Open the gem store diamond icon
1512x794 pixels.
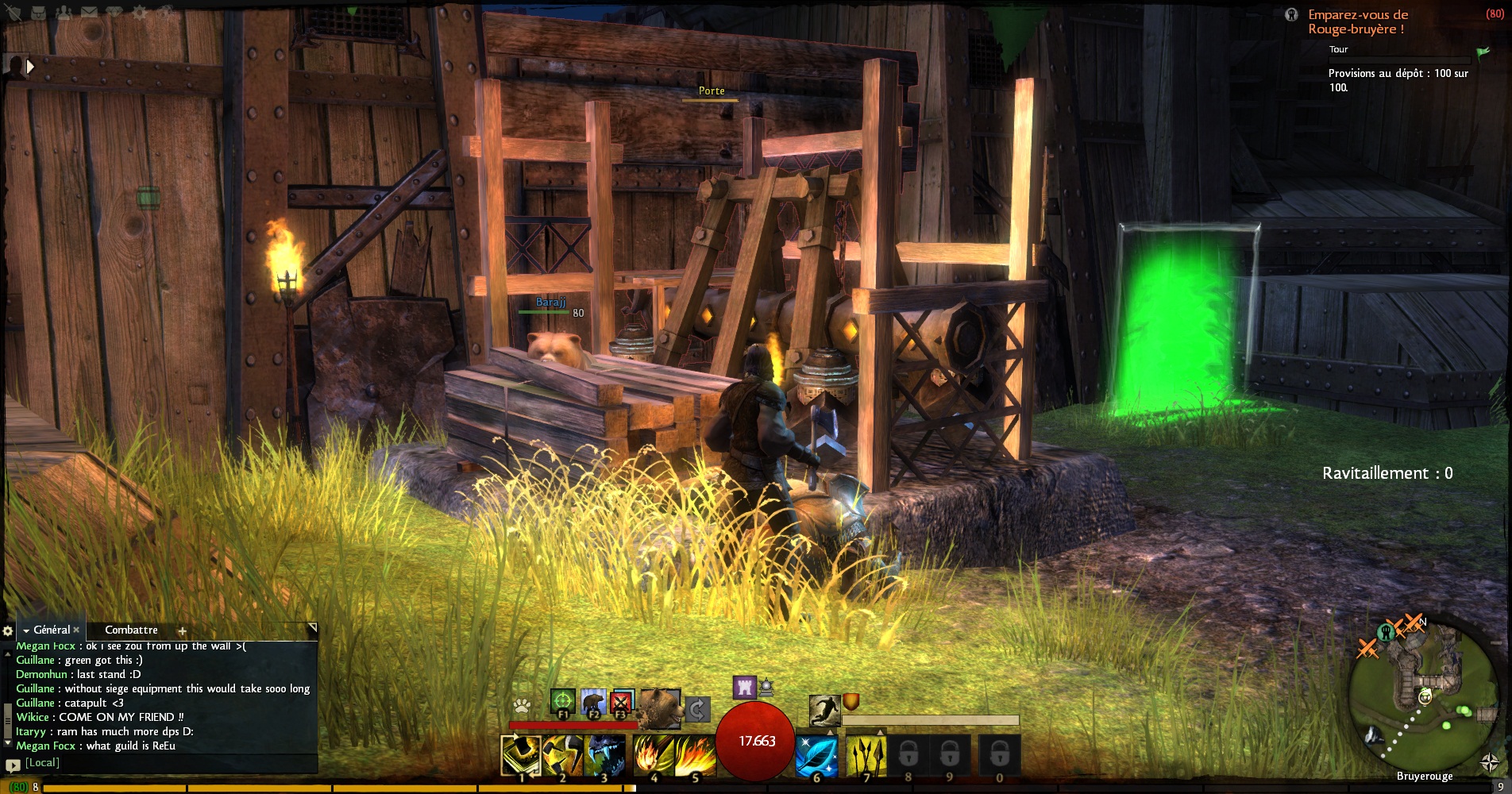(x=114, y=12)
